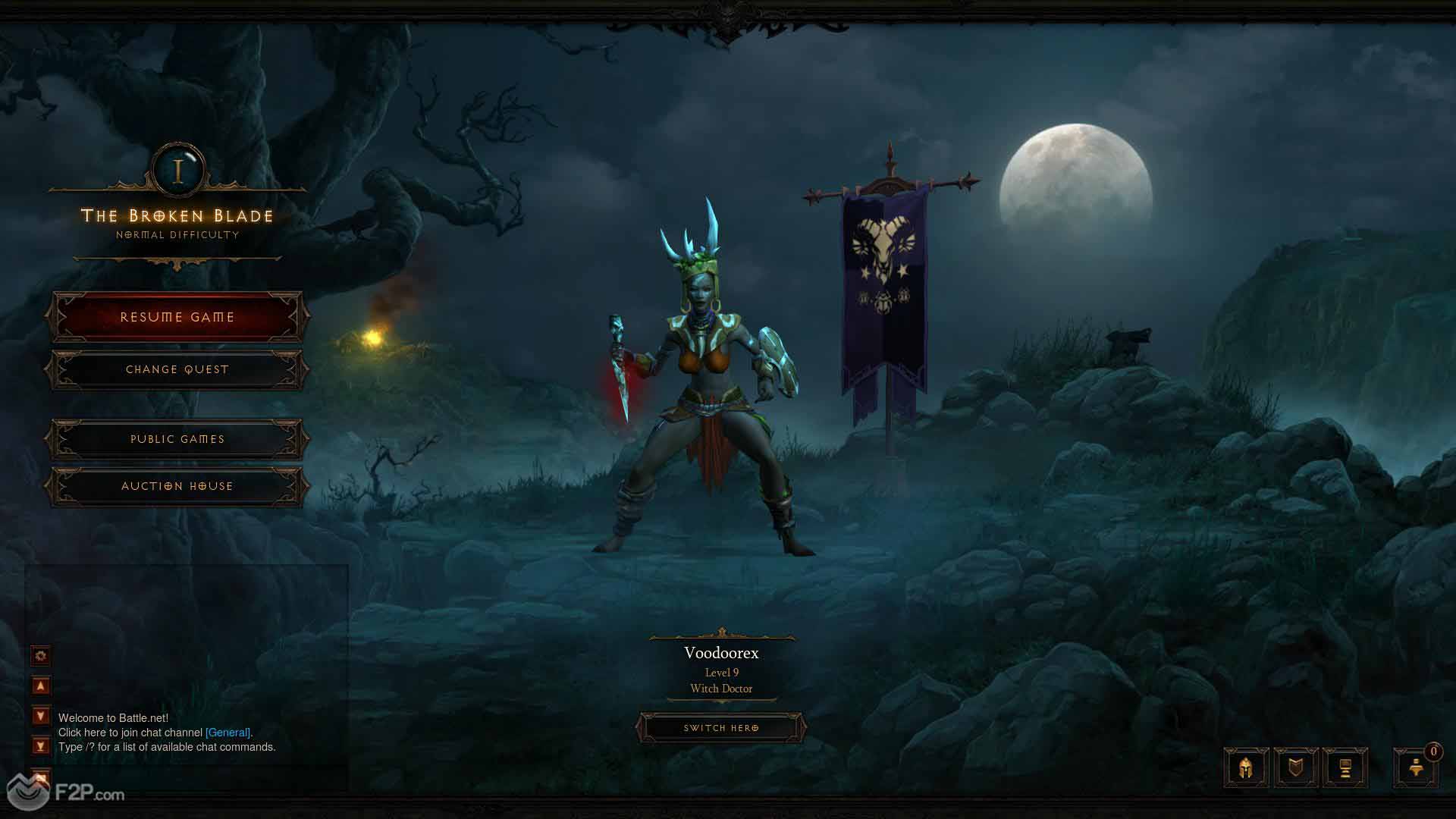Screen dimensions: 1456x819
Task: Open the computer monitor menu icon
Action: pyautogui.click(x=1345, y=768)
